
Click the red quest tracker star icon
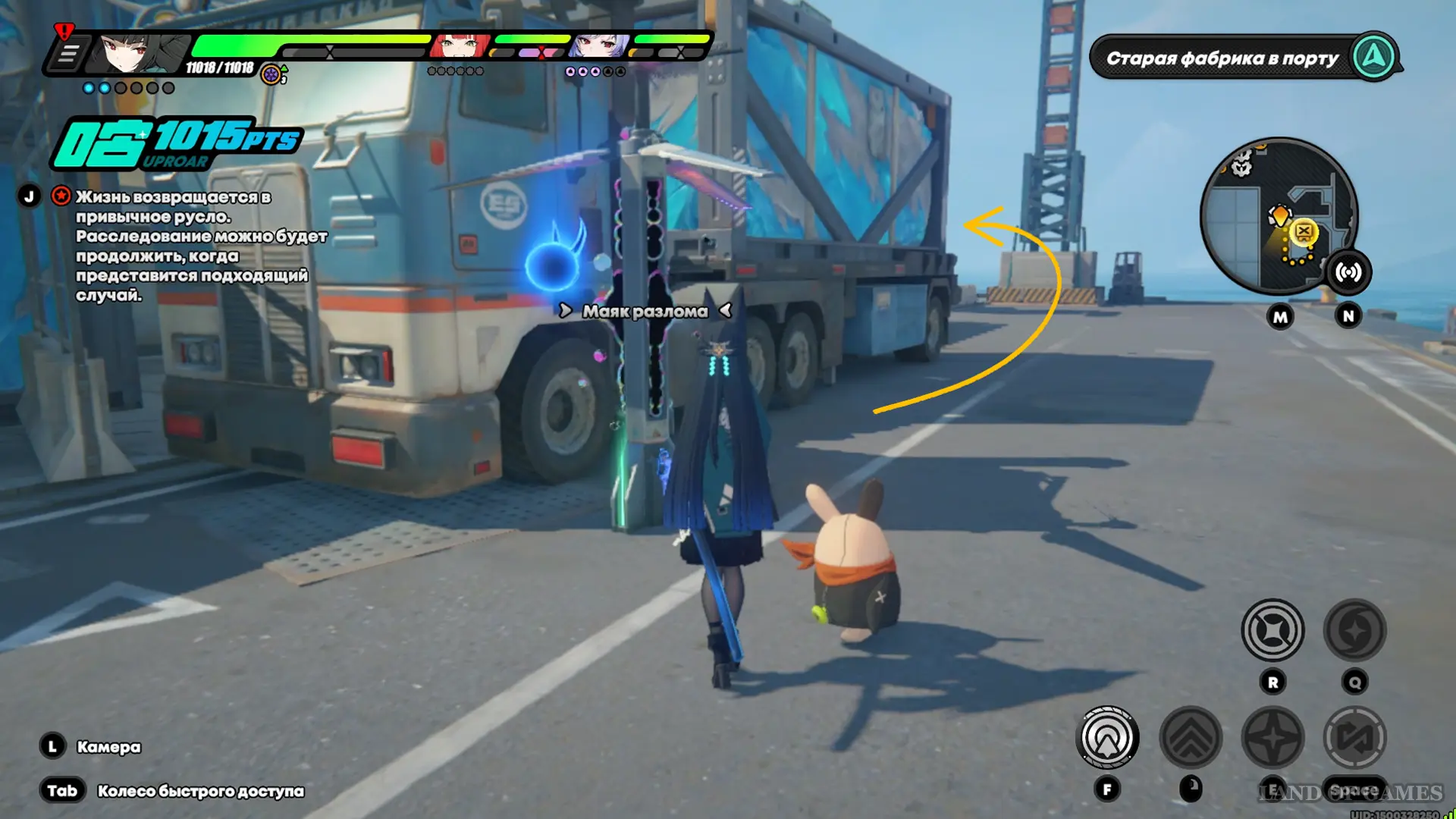point(61,196)
